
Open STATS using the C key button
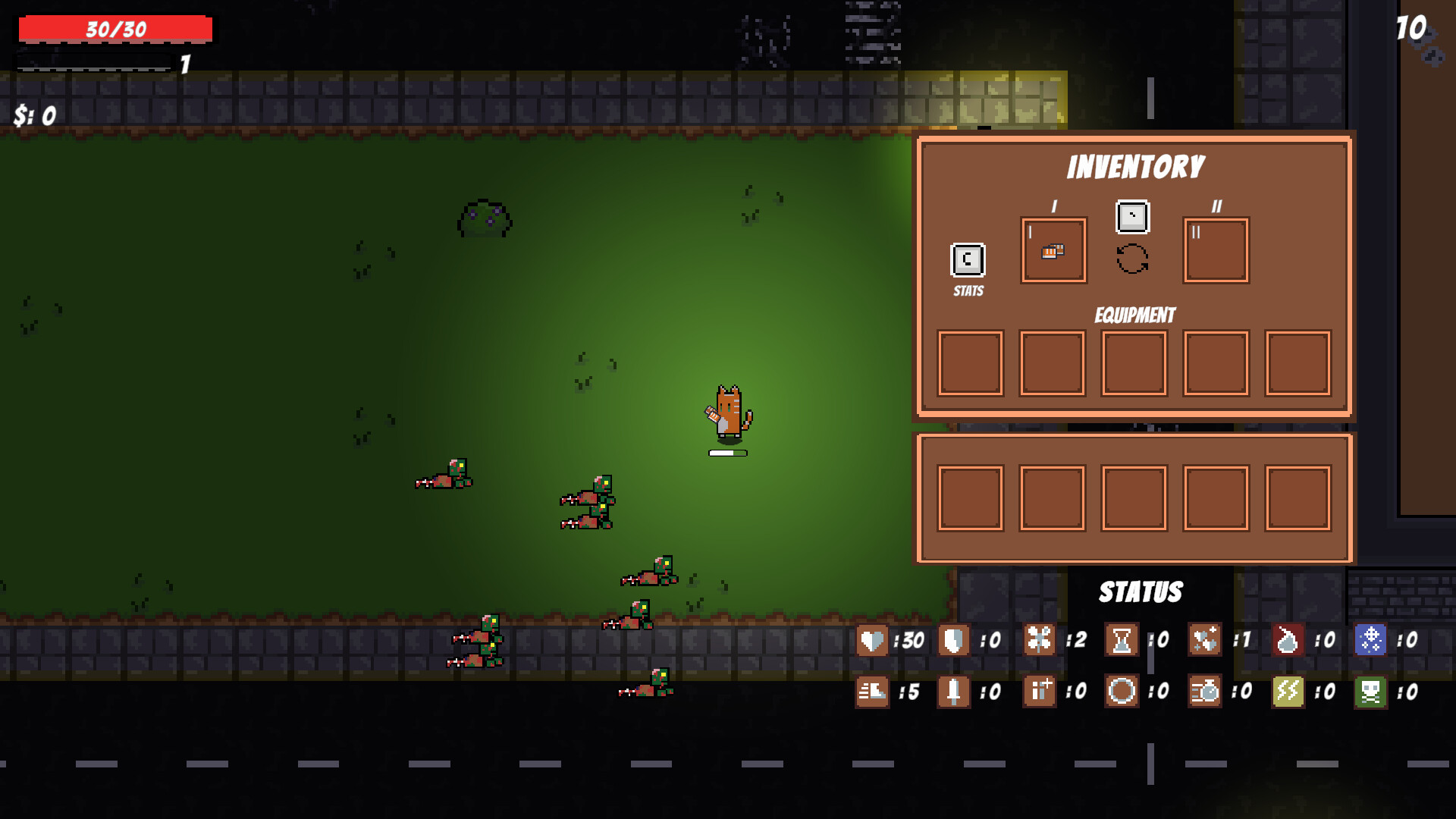point(966,260)
